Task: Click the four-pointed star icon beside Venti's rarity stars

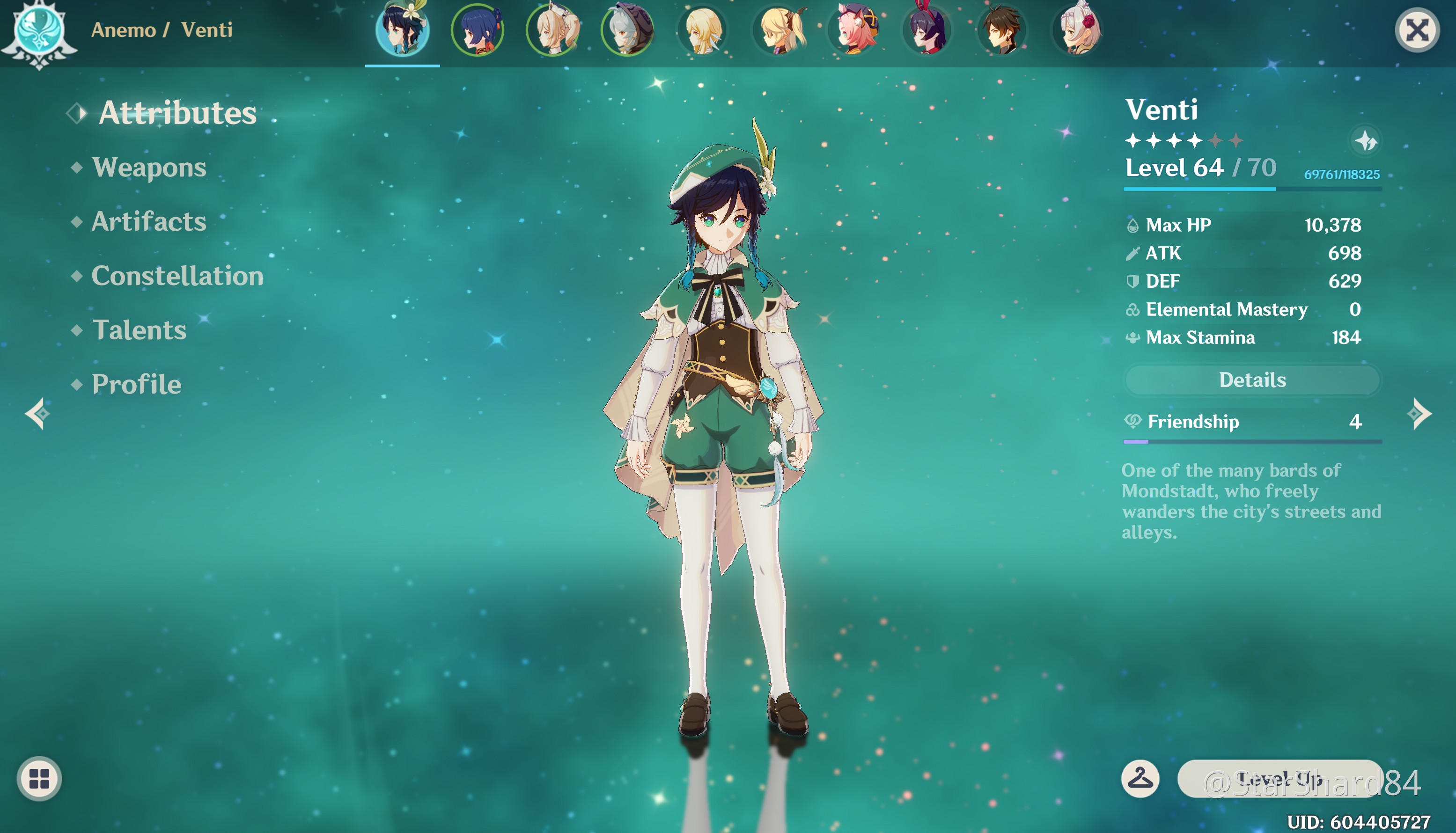Action: [x=1366, y=141]
